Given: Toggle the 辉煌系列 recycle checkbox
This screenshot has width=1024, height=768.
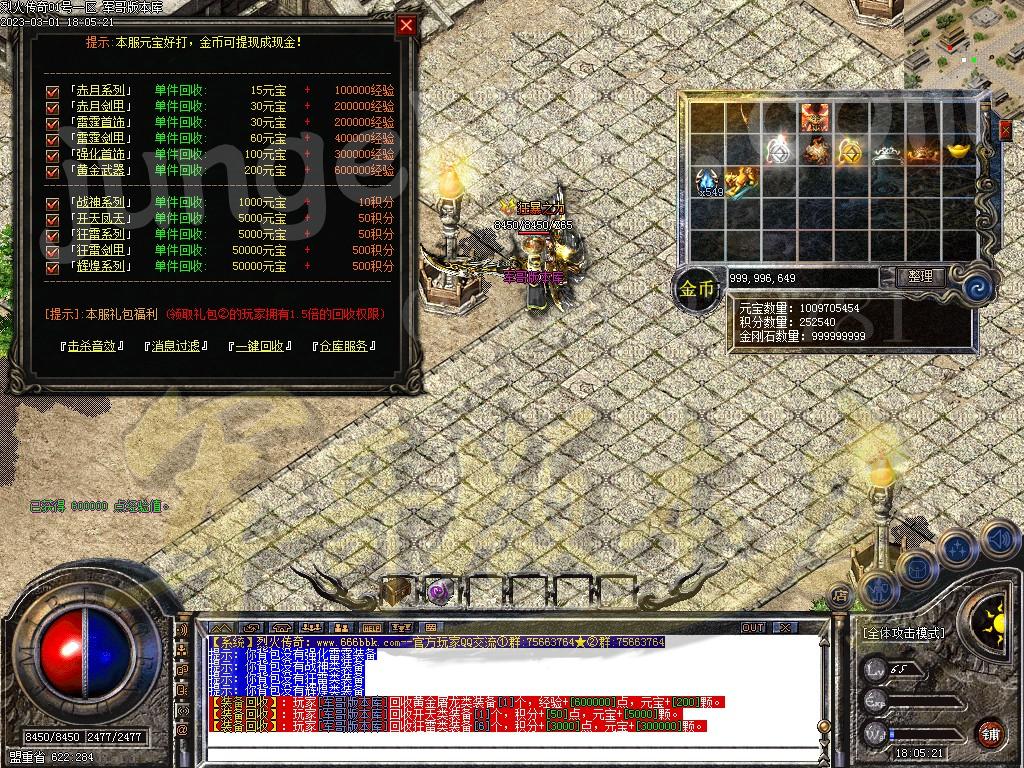Looking at the screenshot, I should pyautogui.click(x=53, y=267).
